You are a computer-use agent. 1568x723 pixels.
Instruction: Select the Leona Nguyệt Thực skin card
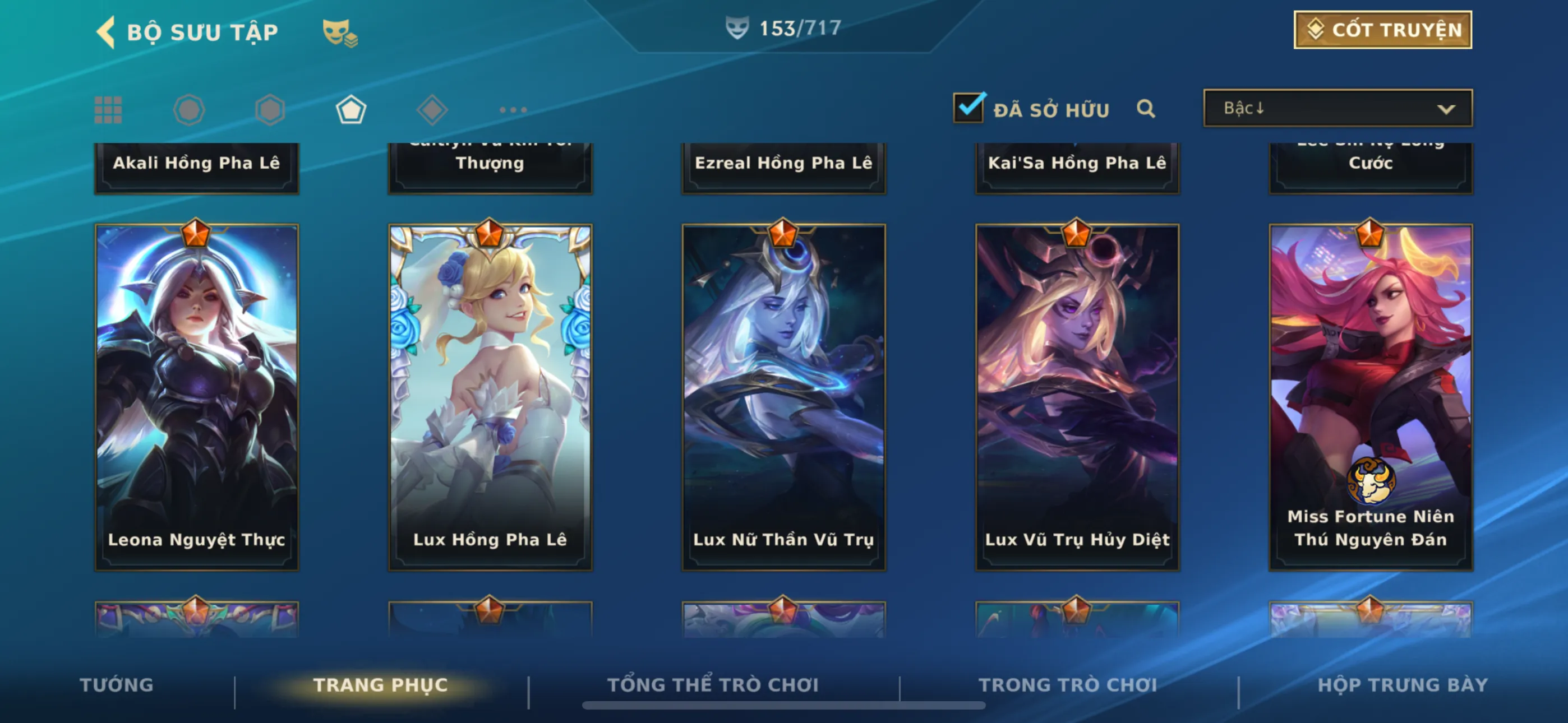(197, 397)
